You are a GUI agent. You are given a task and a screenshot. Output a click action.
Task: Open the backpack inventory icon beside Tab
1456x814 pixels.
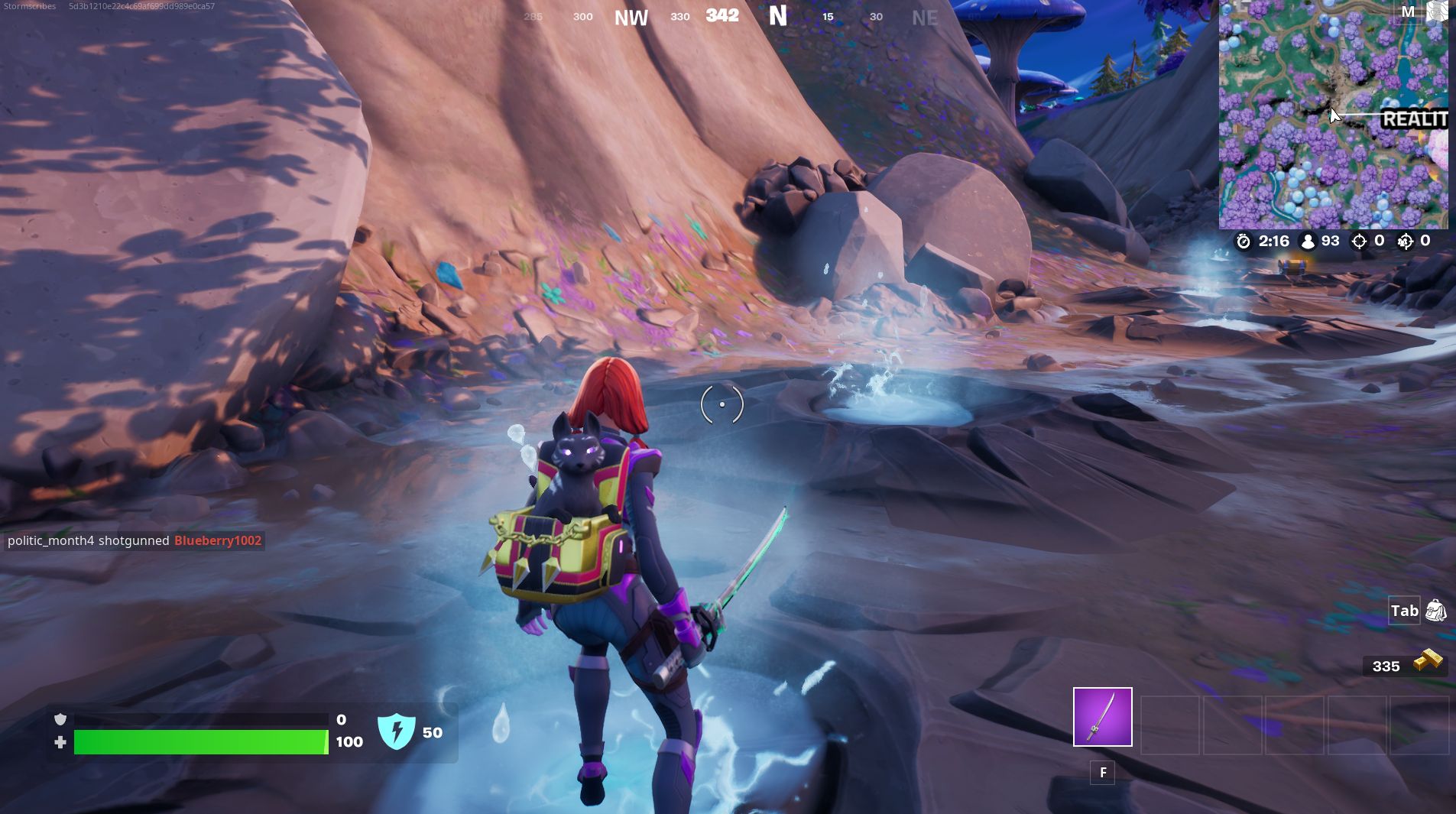(x=1435, y=611)
